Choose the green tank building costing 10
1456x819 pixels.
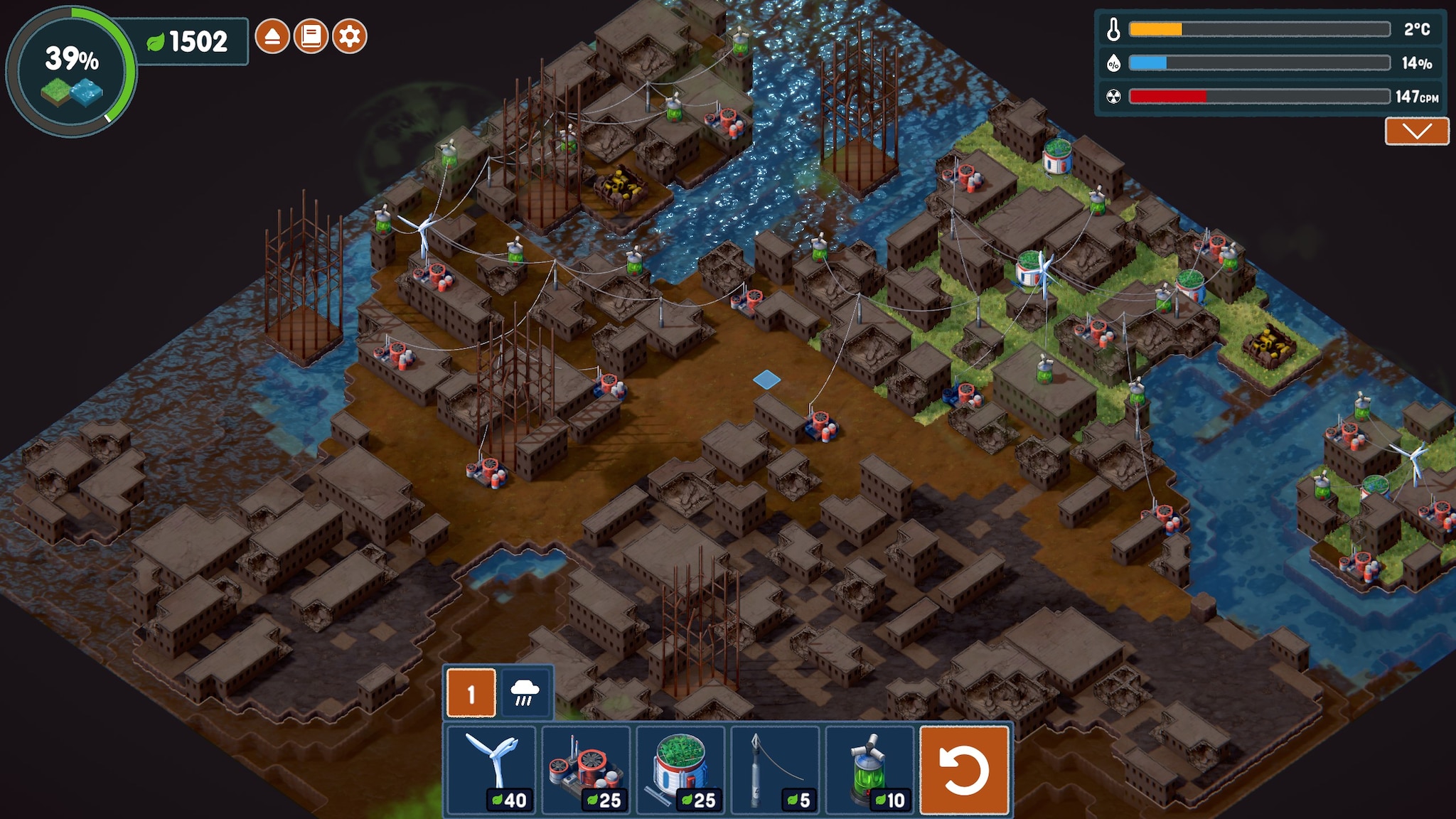point(869,769)
